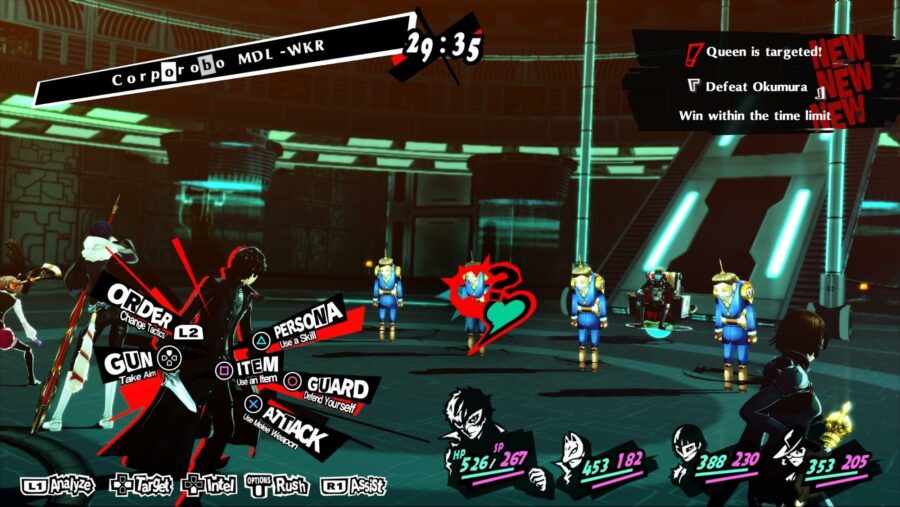Select the Assist option
Screen dimensions: 900x507
pos(354,486)
